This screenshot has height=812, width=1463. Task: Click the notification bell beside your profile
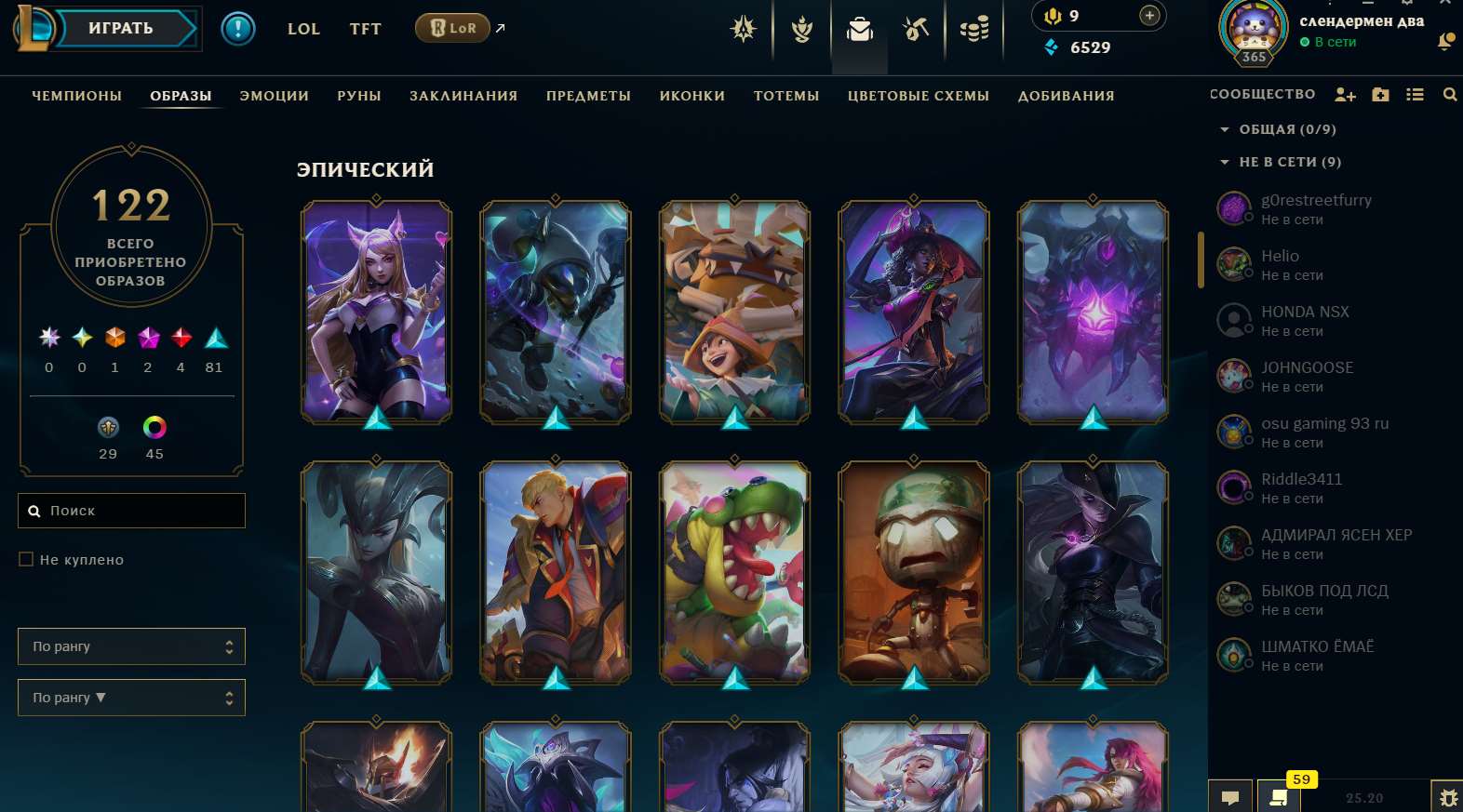click(1448, 41)
